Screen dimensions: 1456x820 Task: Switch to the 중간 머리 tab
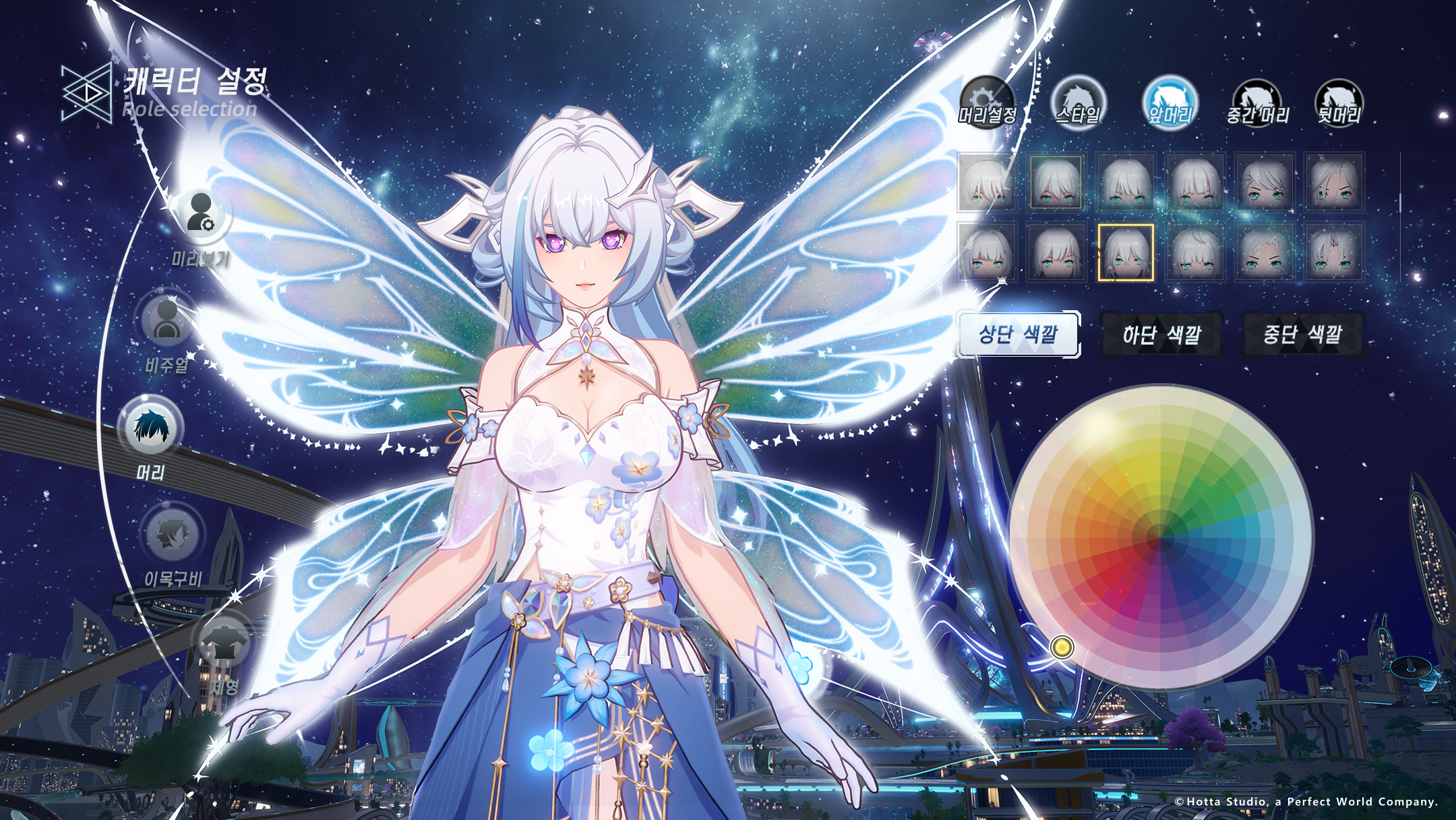[x=1257, y=102]
